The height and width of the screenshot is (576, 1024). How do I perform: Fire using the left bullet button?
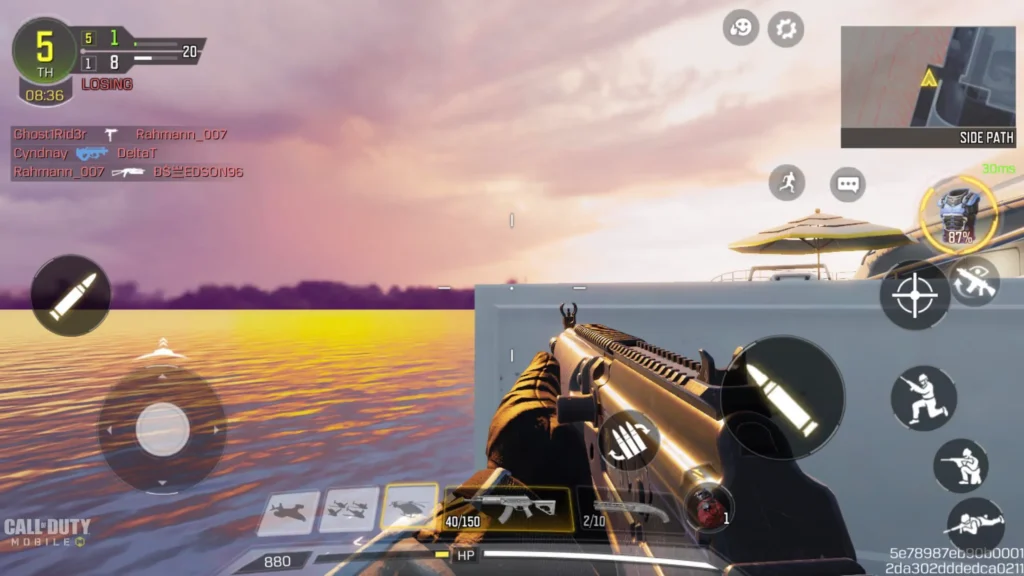(x=71, y=296)
